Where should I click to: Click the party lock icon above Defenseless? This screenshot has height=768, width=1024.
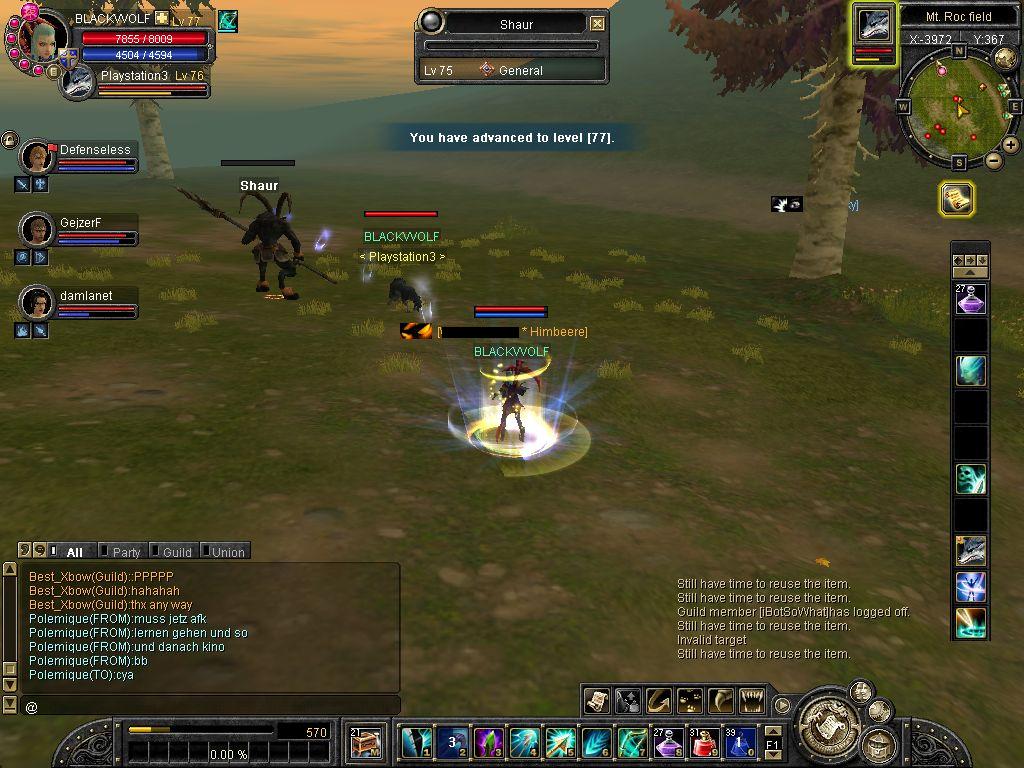pos(9,140)
